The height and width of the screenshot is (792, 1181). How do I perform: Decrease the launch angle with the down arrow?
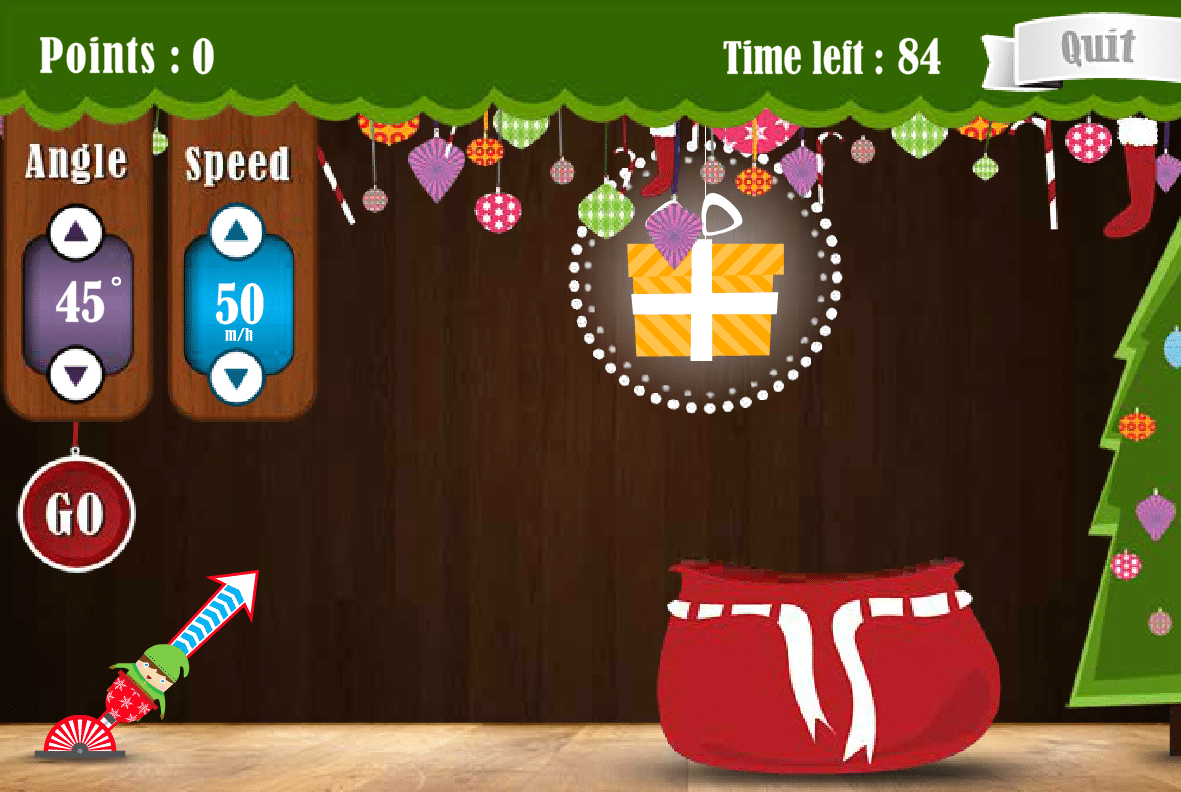pos(77,375)
